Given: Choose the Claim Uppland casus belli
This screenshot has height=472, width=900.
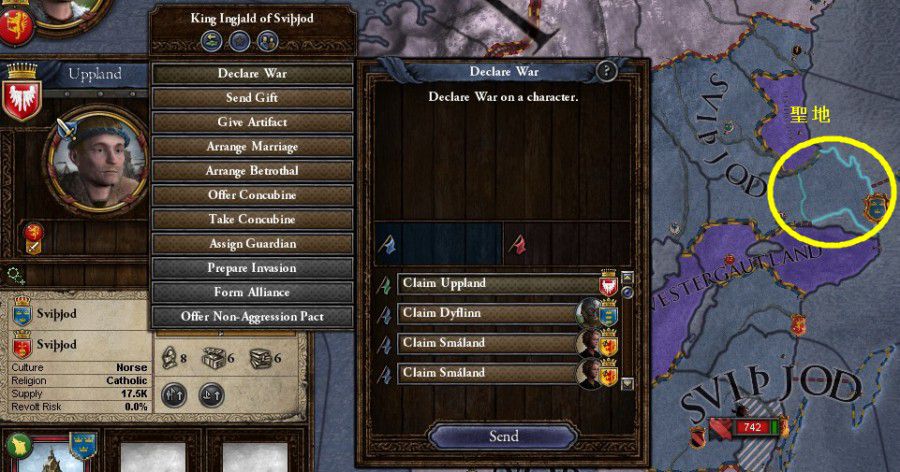Looking at the screenshot, I should [x=498, y=284].
